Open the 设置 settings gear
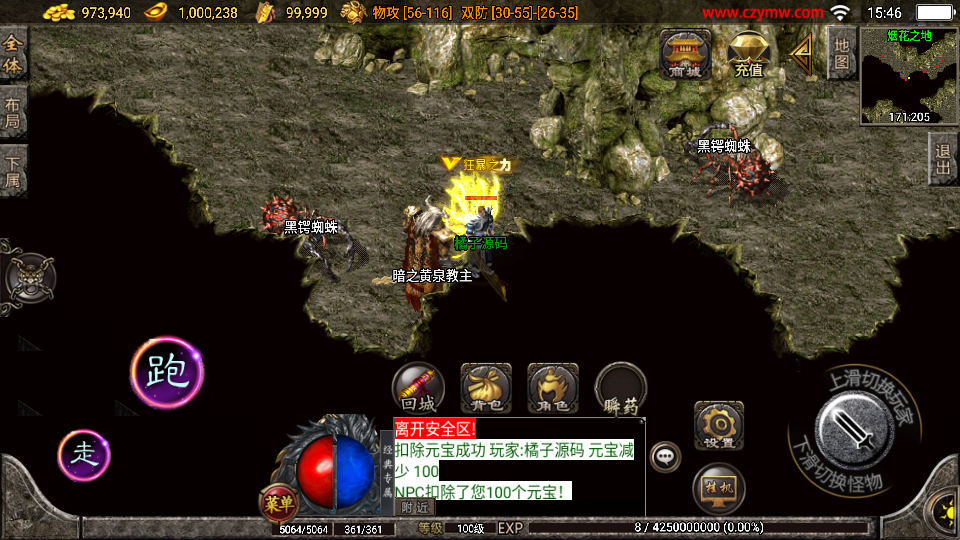This screenshot has width=960, height=540. pyautogui.click(x=718, y=426)
